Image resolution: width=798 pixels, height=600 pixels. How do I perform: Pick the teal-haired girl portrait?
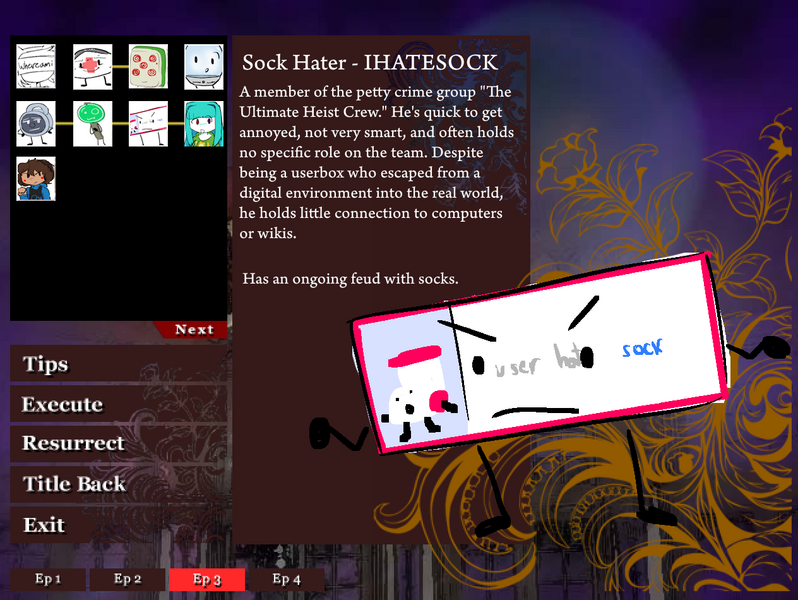204,123
